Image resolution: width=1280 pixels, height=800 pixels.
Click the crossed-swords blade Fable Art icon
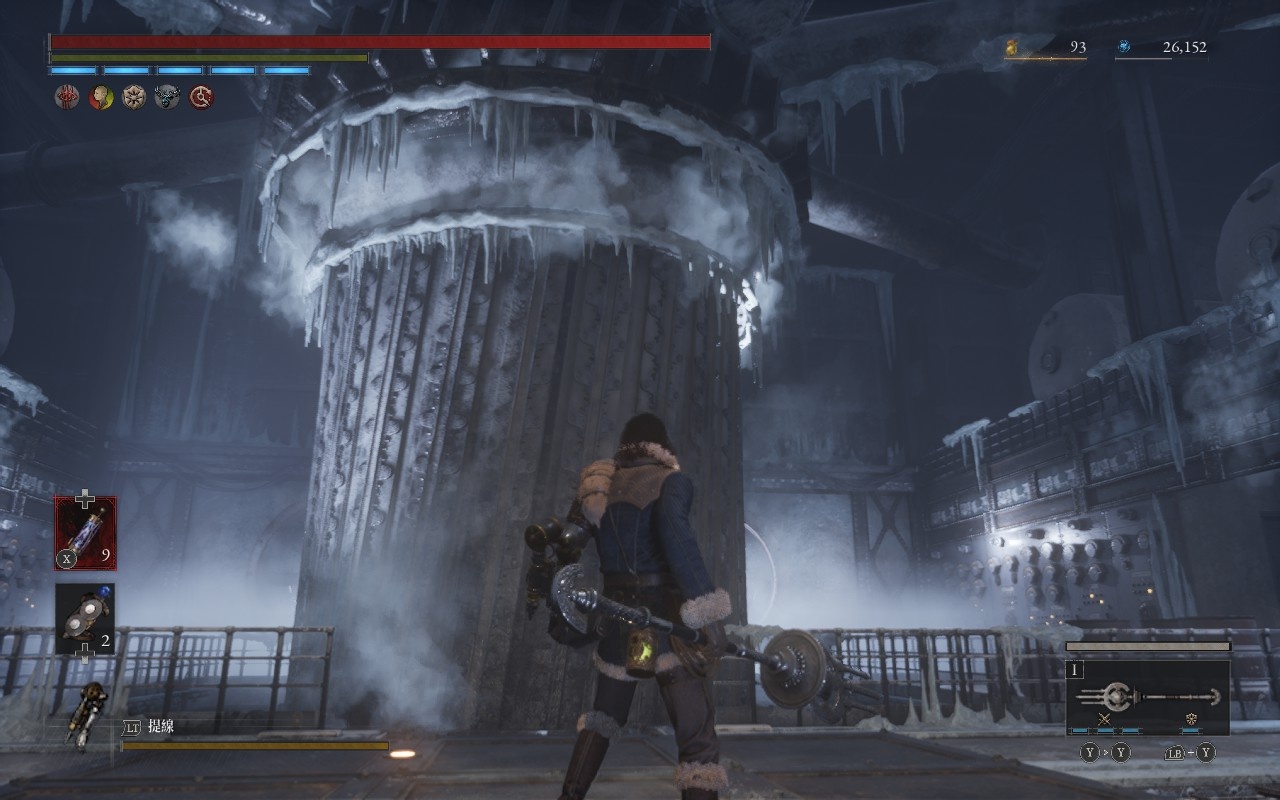[x=1105, y=719]
